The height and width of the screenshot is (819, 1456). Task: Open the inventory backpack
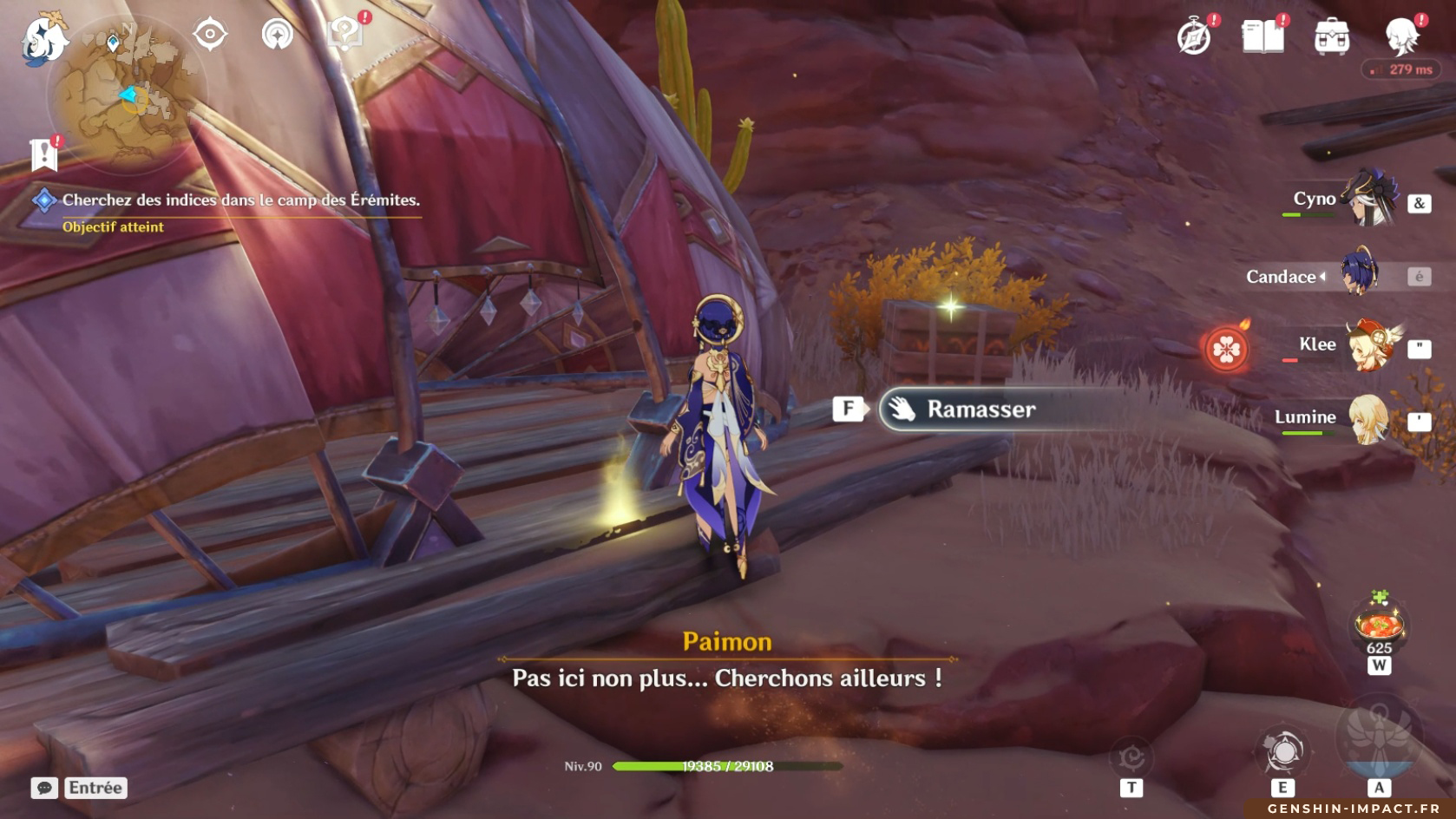click(x=1331, y=37)
